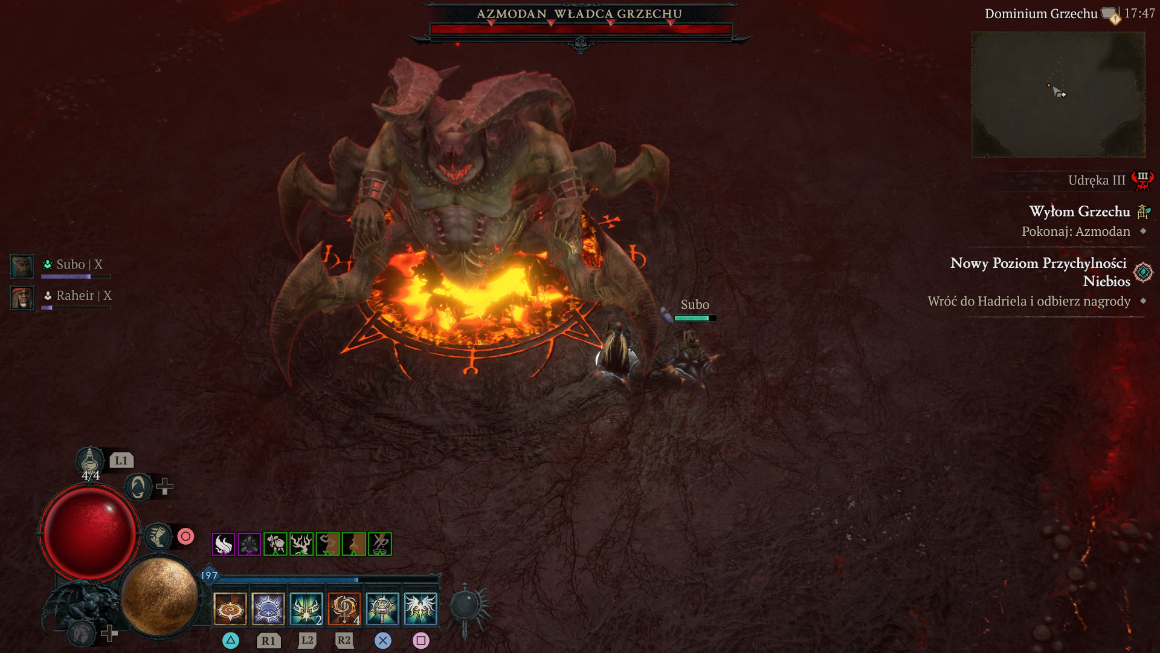Viewport: 1160px width, 653px height.
Task: Activate the blue spiked shield skill
Action: click(x=268, y=608)
